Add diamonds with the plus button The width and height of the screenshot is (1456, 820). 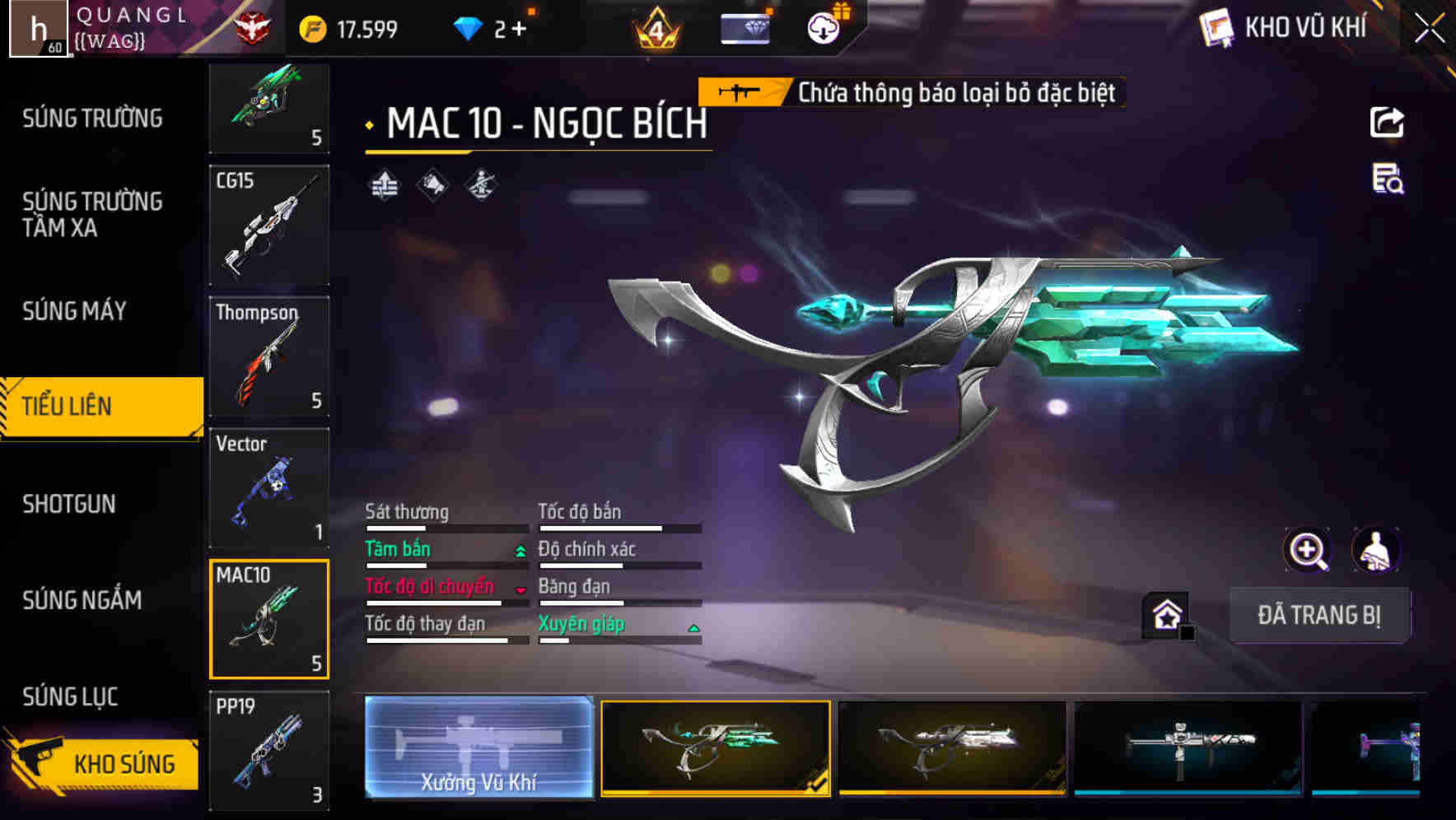click(x=519, y=30)
